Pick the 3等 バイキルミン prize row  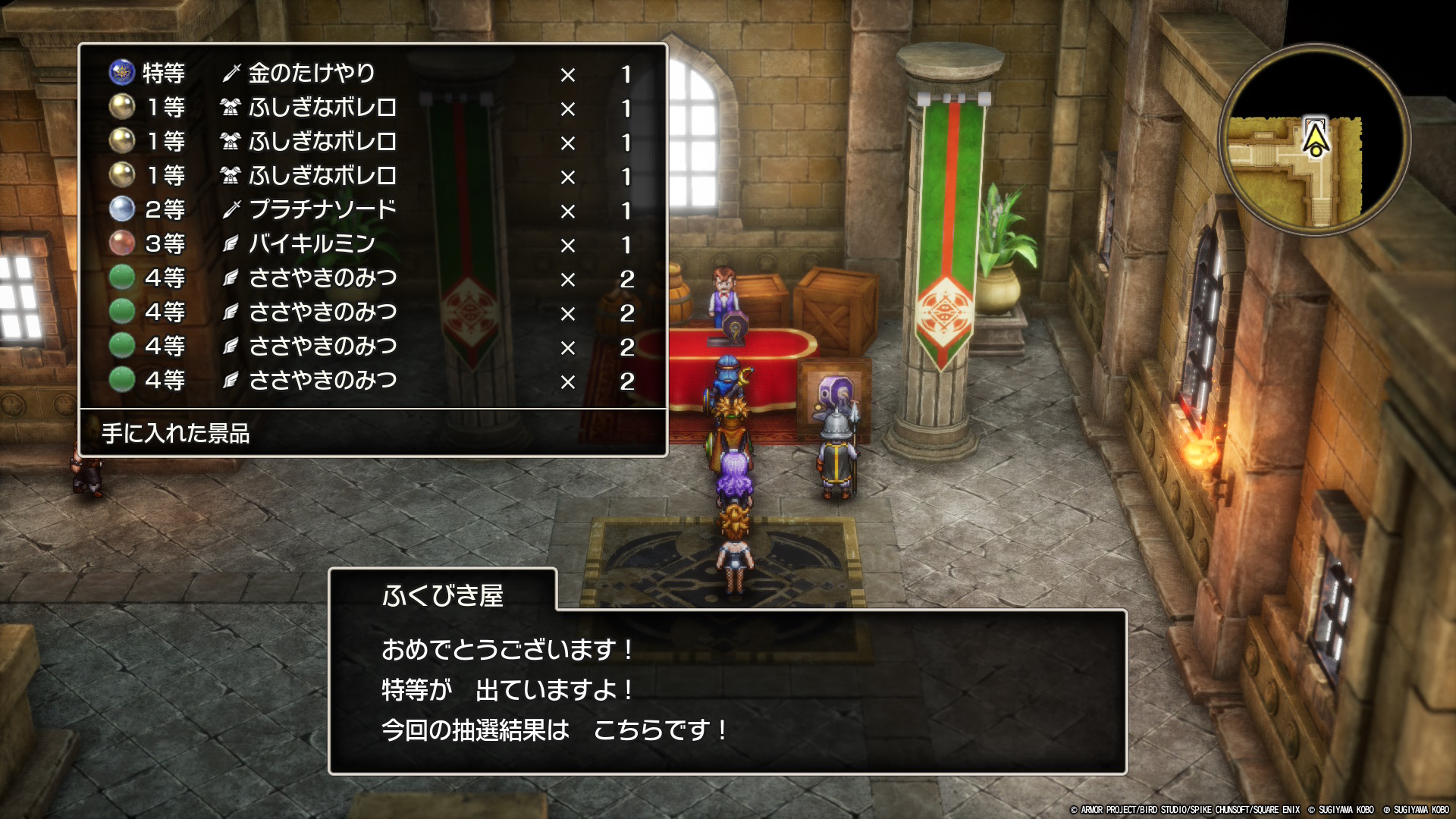372,244
